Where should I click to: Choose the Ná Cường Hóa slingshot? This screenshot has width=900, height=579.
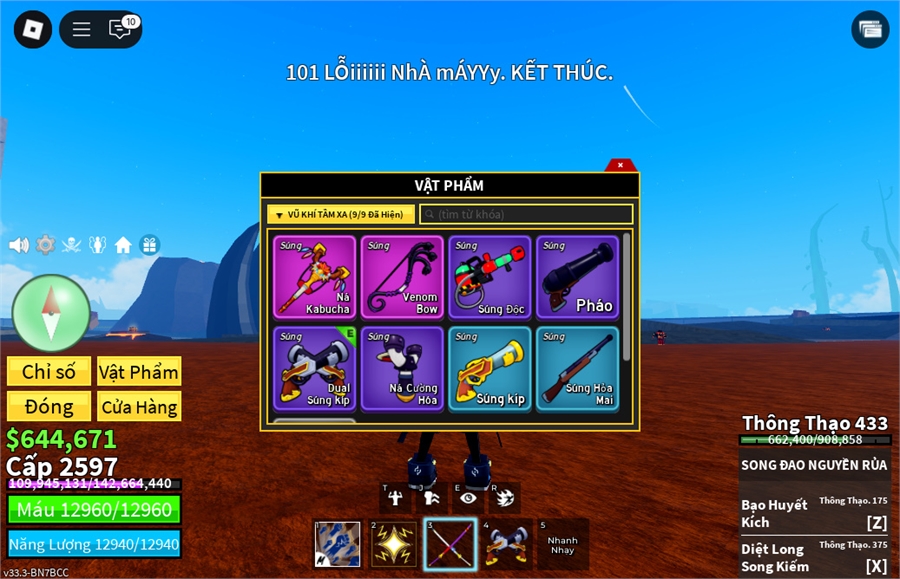[x=402, y=368]
